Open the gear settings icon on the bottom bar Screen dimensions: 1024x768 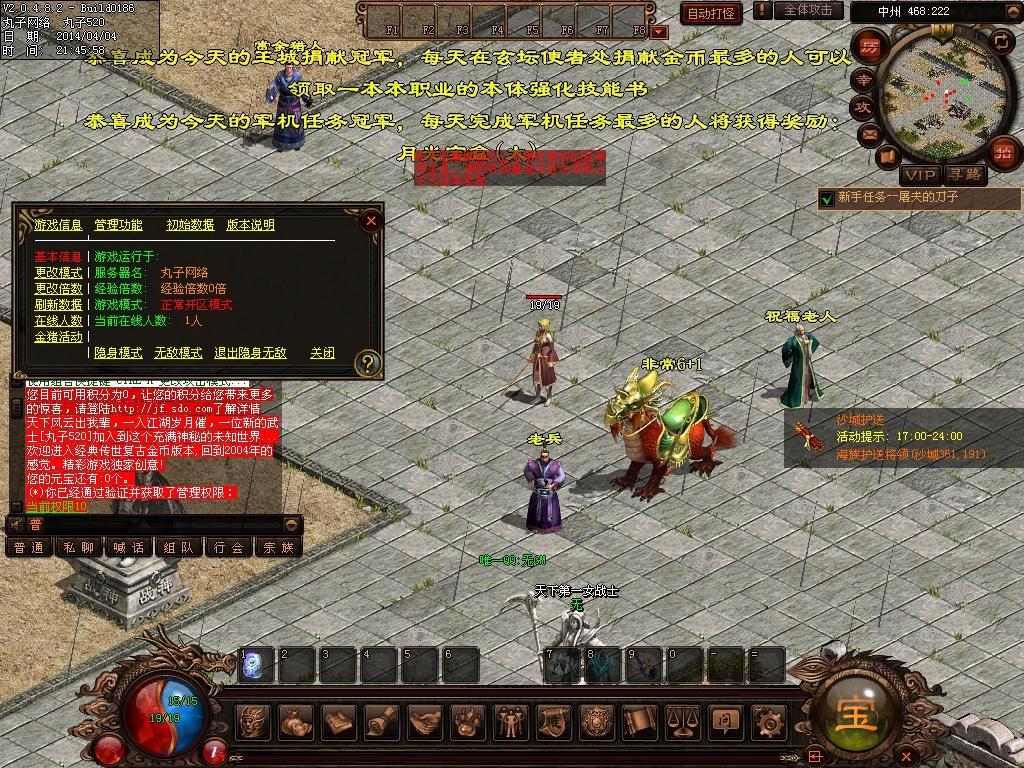click(768, 721)
